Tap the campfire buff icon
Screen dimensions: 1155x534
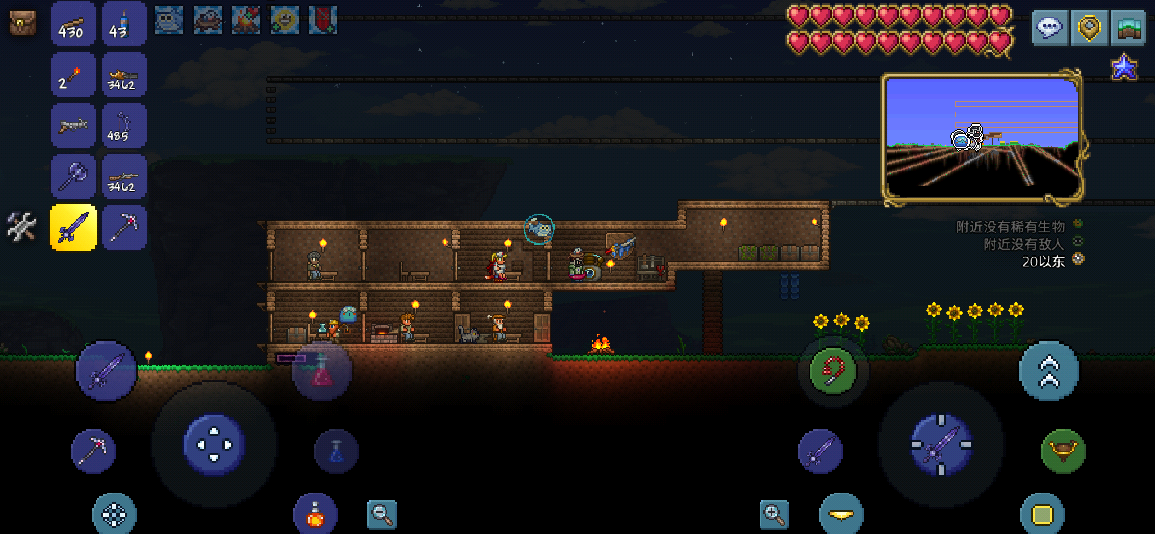click(x=246, y=18)
